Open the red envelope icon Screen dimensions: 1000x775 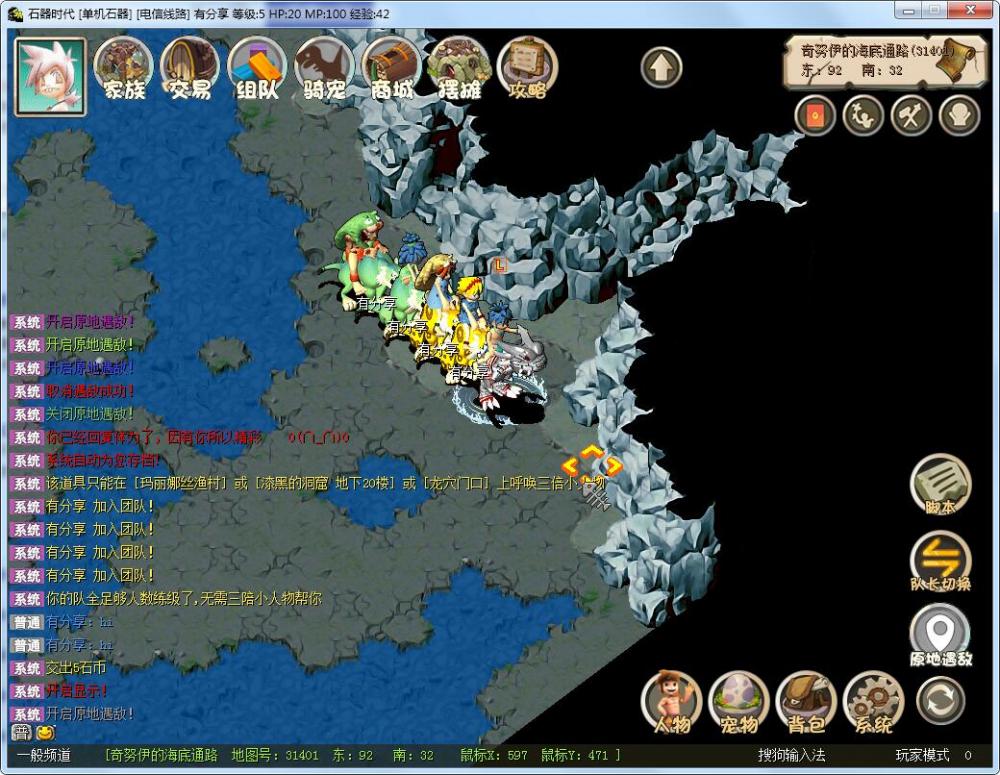(x=815, y=116)
